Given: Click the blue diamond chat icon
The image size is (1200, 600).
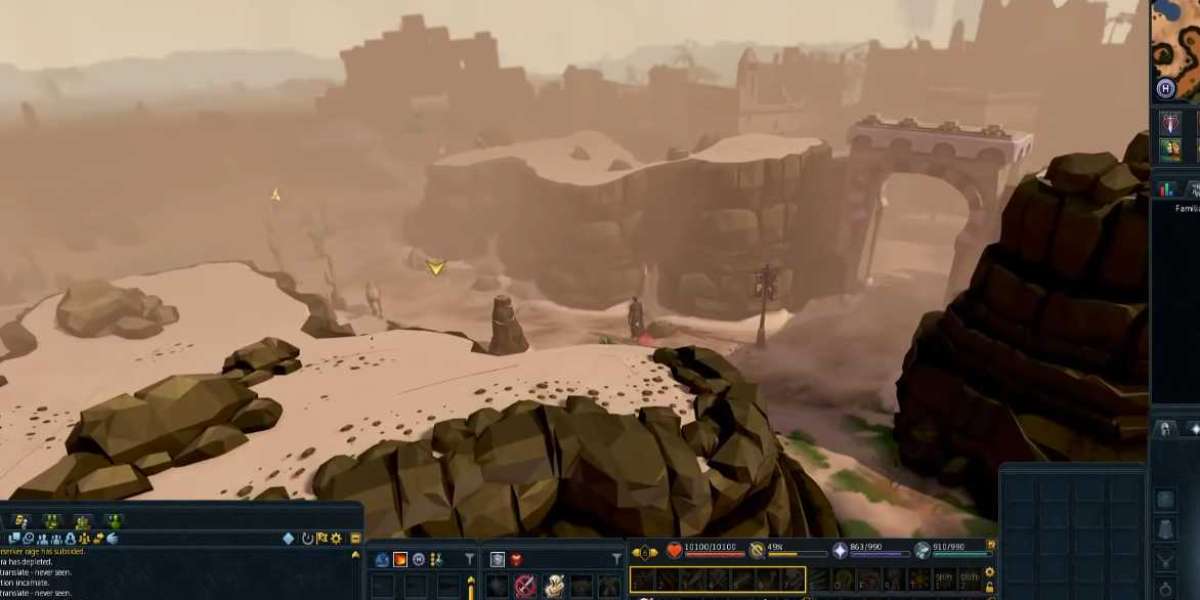Looking at the screenshot, I should coord(288,538).
